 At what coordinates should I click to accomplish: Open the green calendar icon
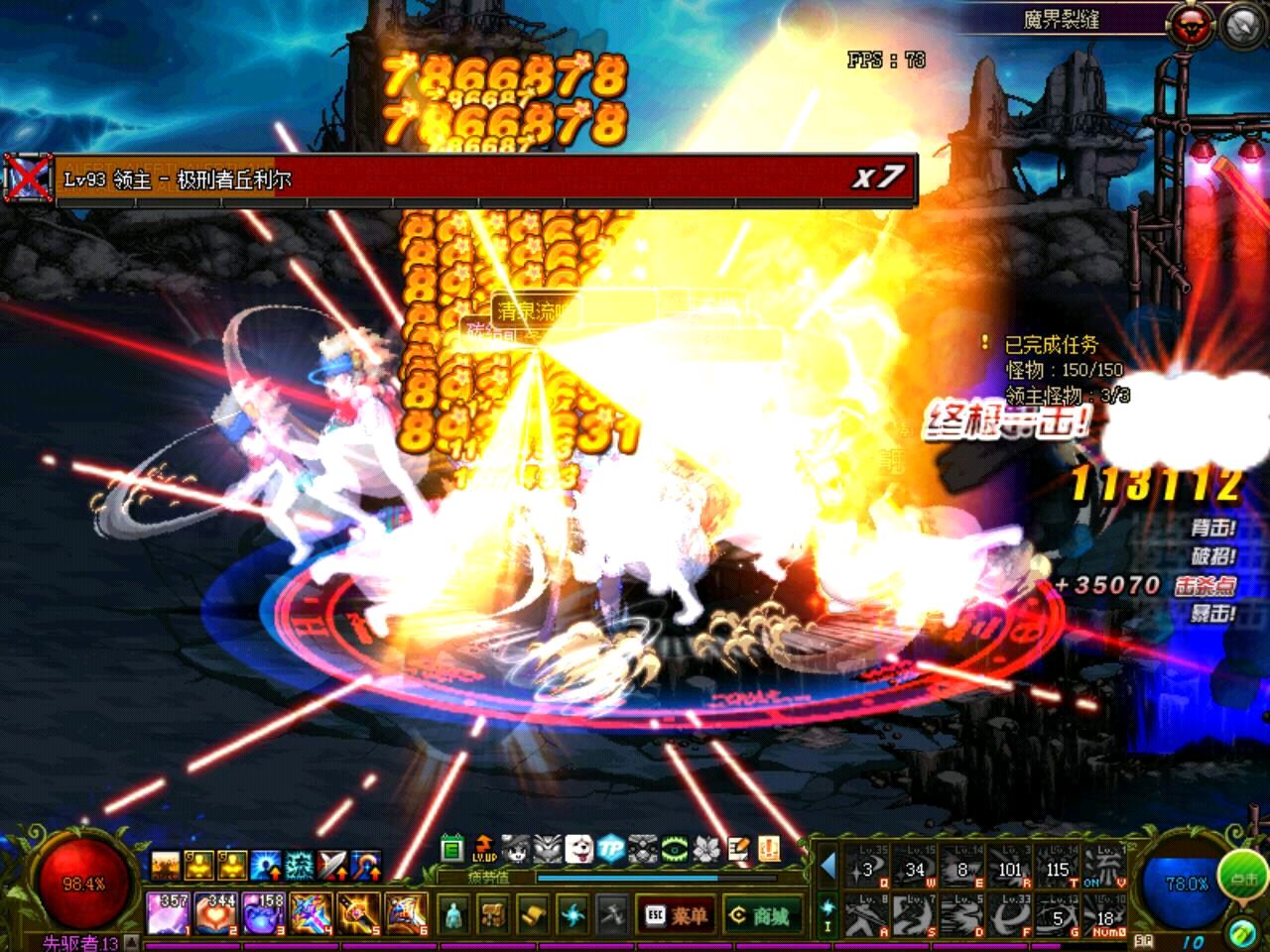tap(452, 849)
